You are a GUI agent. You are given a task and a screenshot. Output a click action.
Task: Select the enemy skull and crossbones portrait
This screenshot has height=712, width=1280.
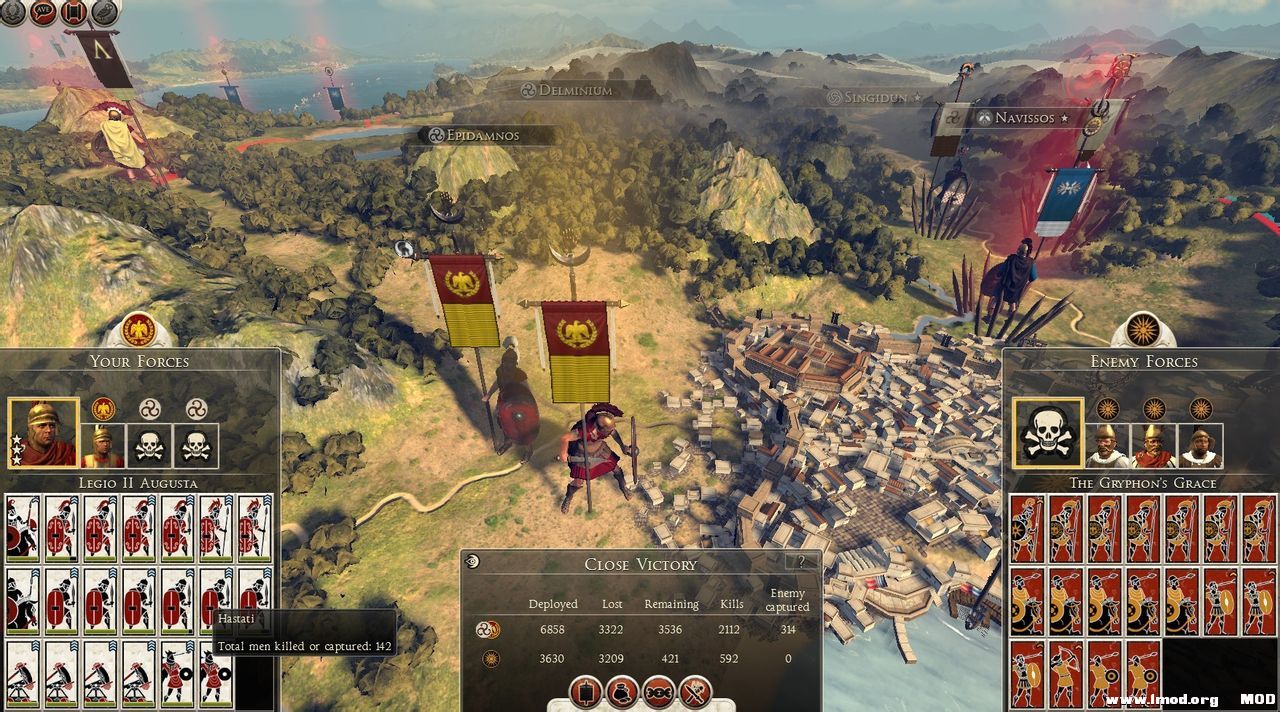pyautogui.click(x=1047, y=433)
